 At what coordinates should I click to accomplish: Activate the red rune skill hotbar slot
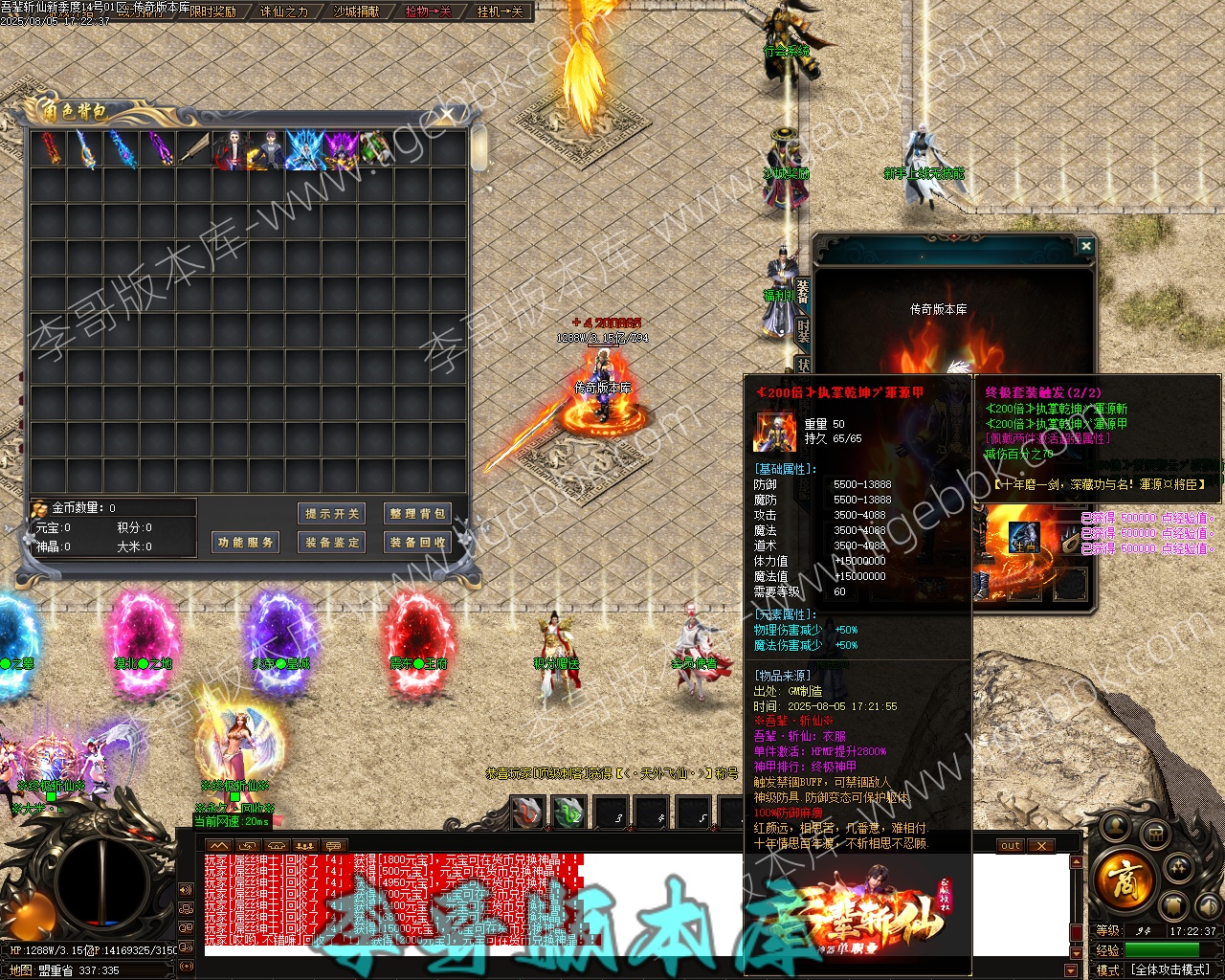click(x=527, y=813)
